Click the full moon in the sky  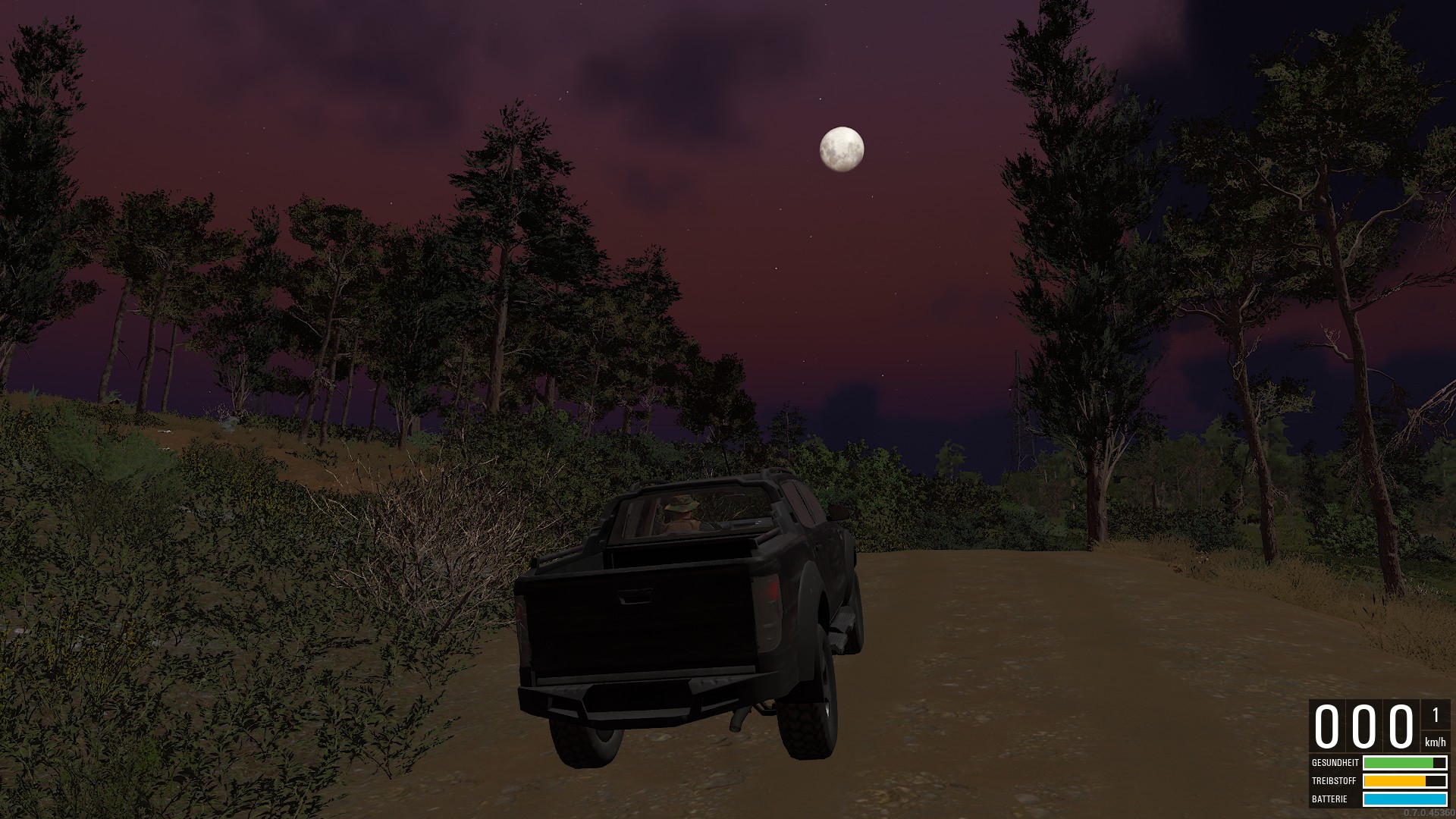[842, 149]
